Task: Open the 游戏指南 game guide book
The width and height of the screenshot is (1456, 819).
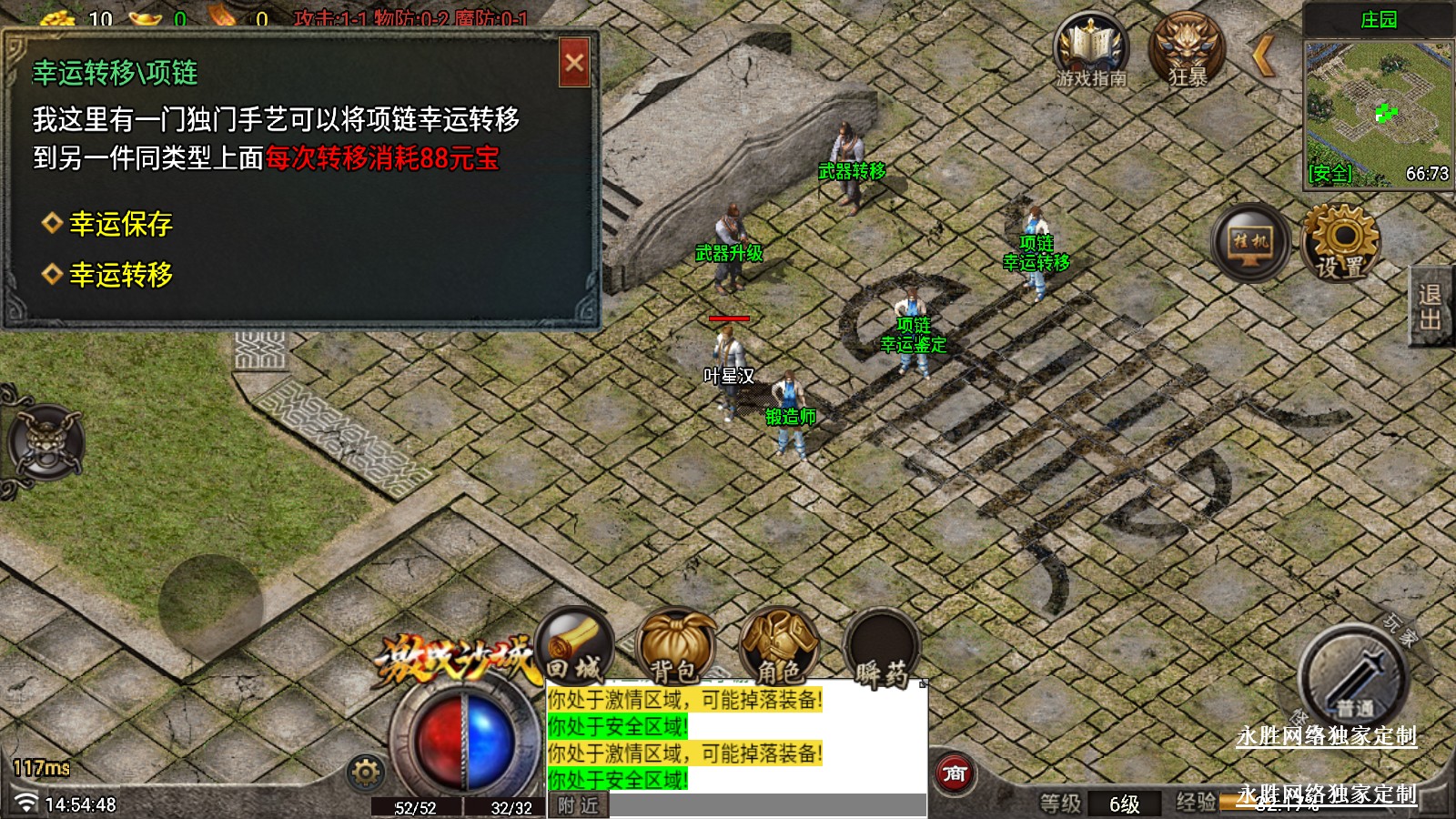Action: tap(1090, 53)
